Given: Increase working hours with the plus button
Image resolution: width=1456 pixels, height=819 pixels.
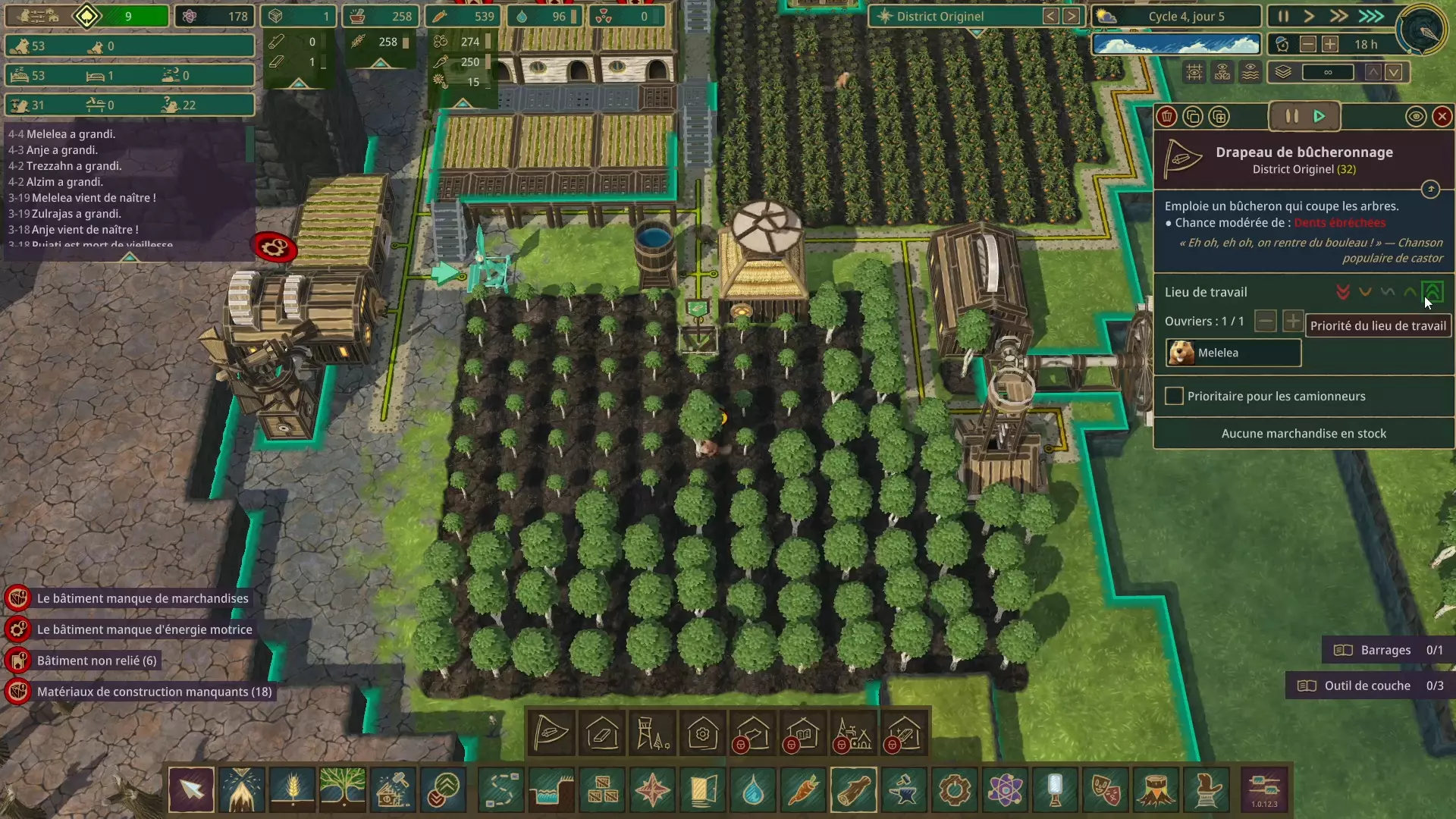Looking at the screenshot, I should pos(1330,45).
